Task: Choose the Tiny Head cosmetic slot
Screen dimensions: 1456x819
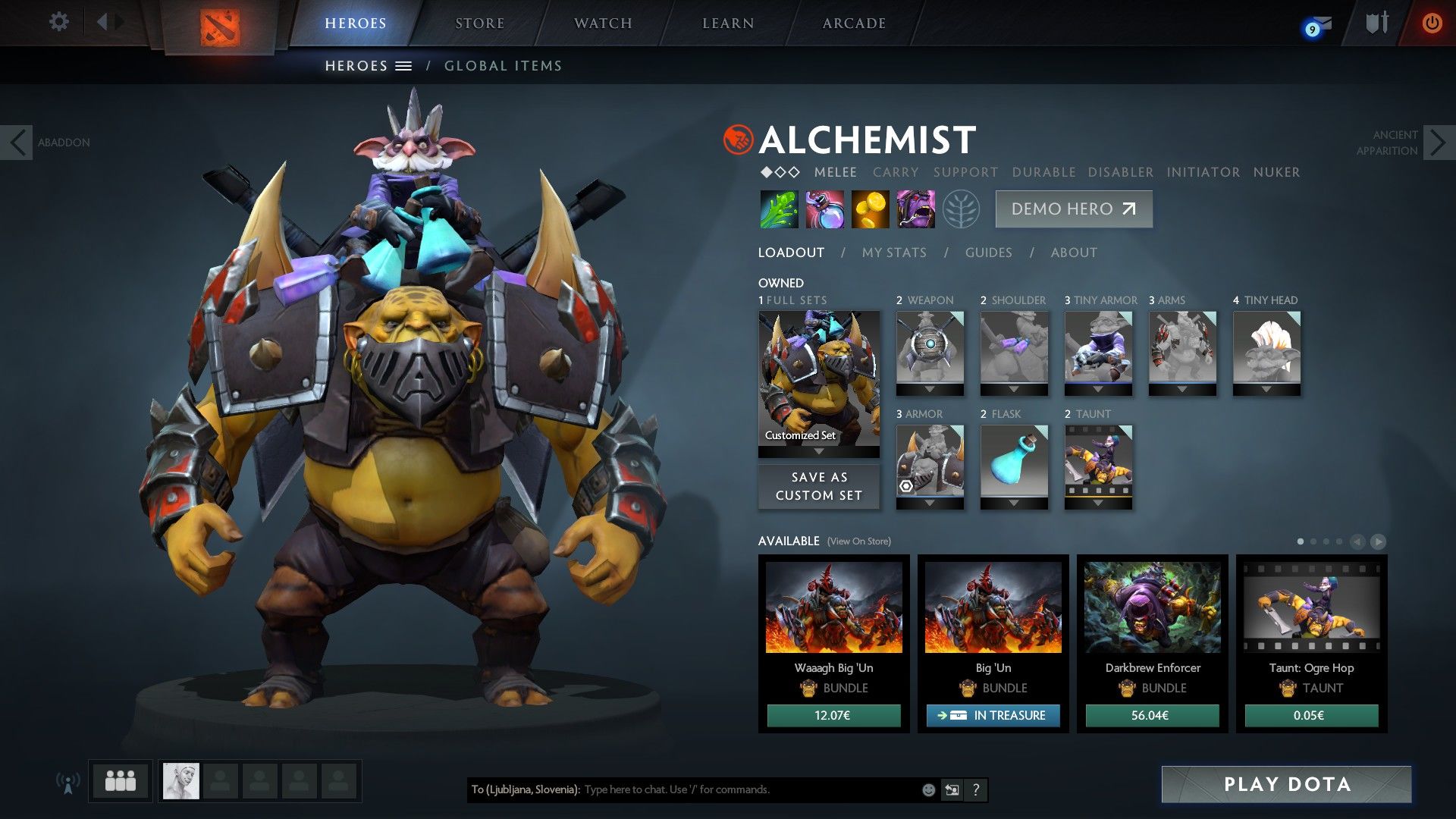Action: pyautogui.click(x=1266, y=349)
